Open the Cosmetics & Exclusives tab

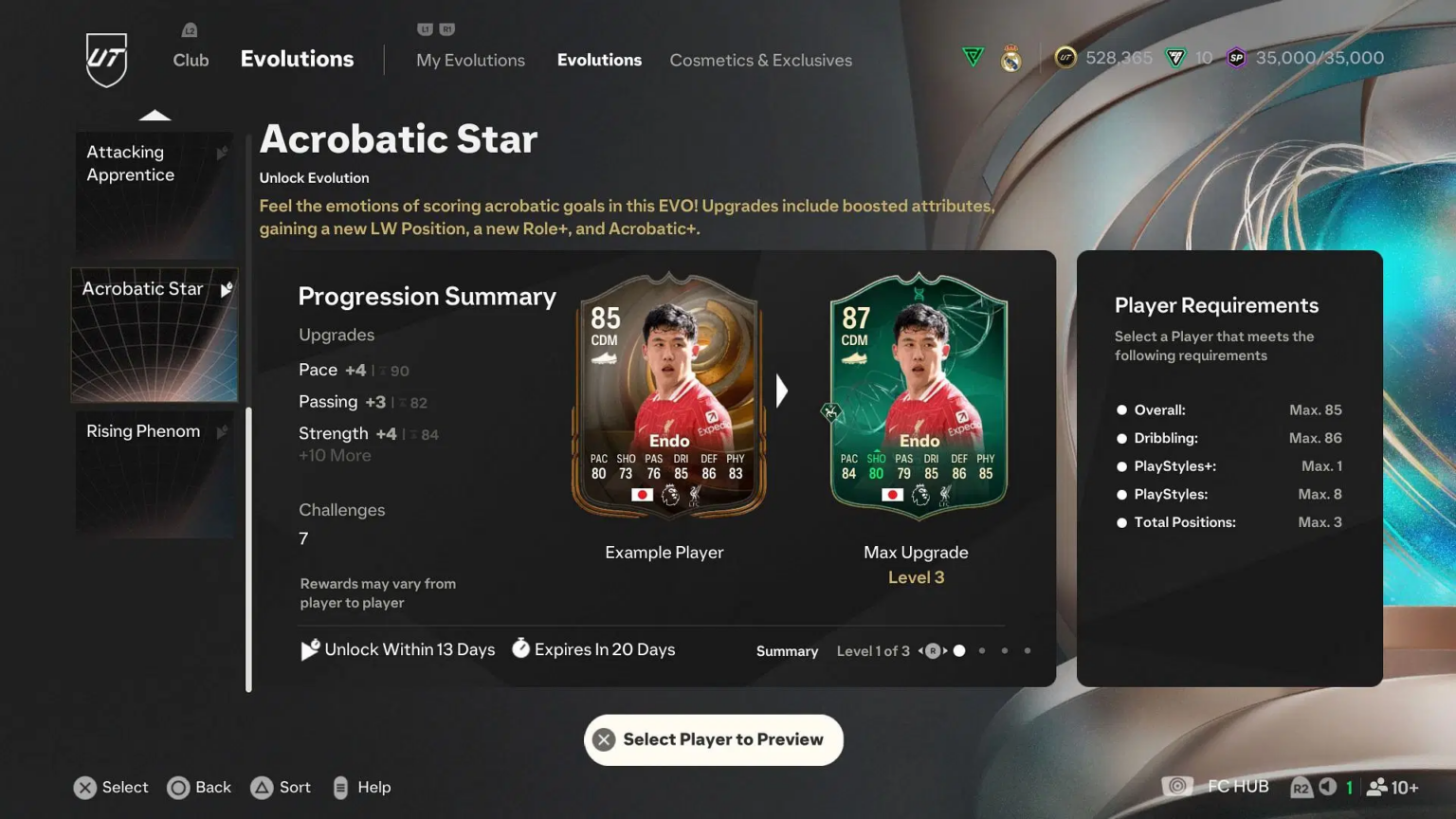click(760, 60)
